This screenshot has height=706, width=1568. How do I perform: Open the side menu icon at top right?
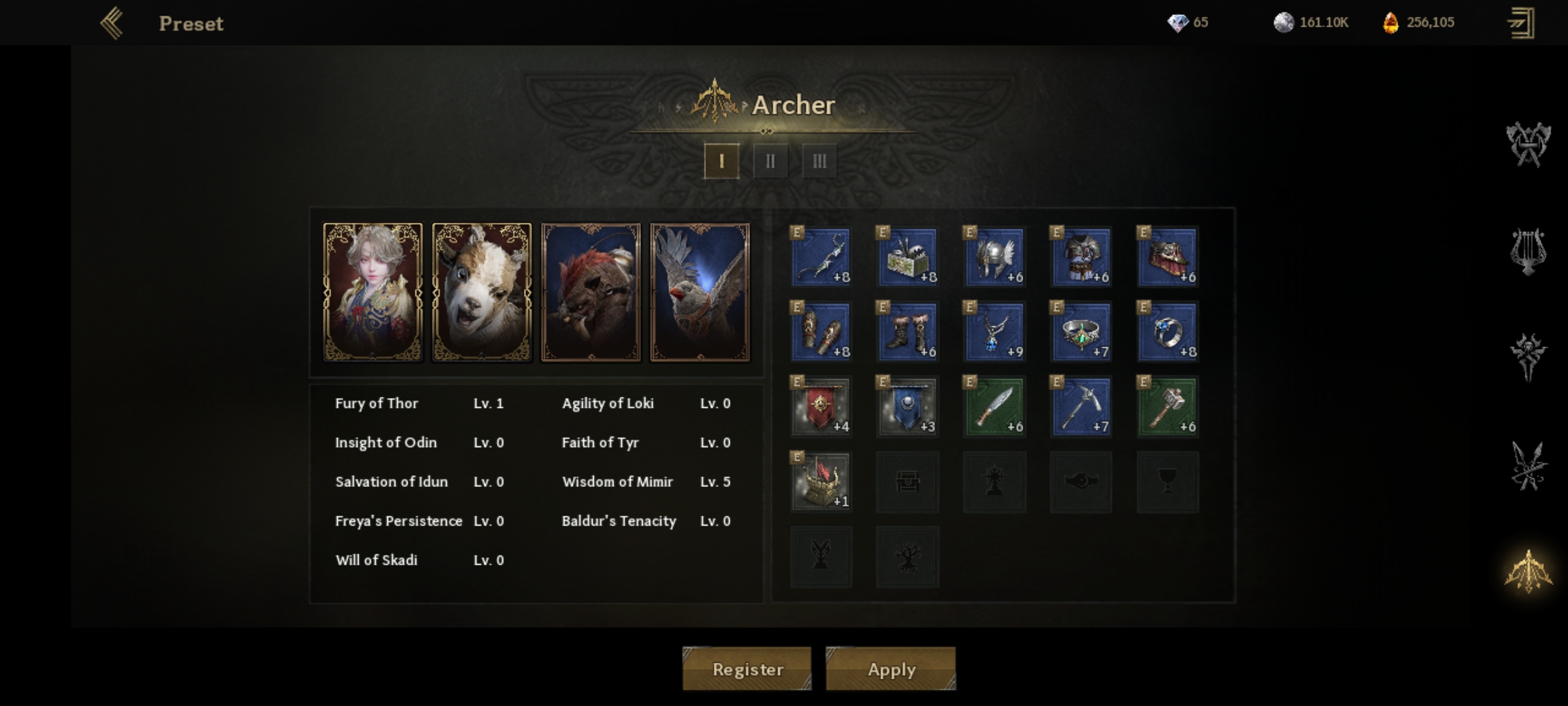[1522, 24]
